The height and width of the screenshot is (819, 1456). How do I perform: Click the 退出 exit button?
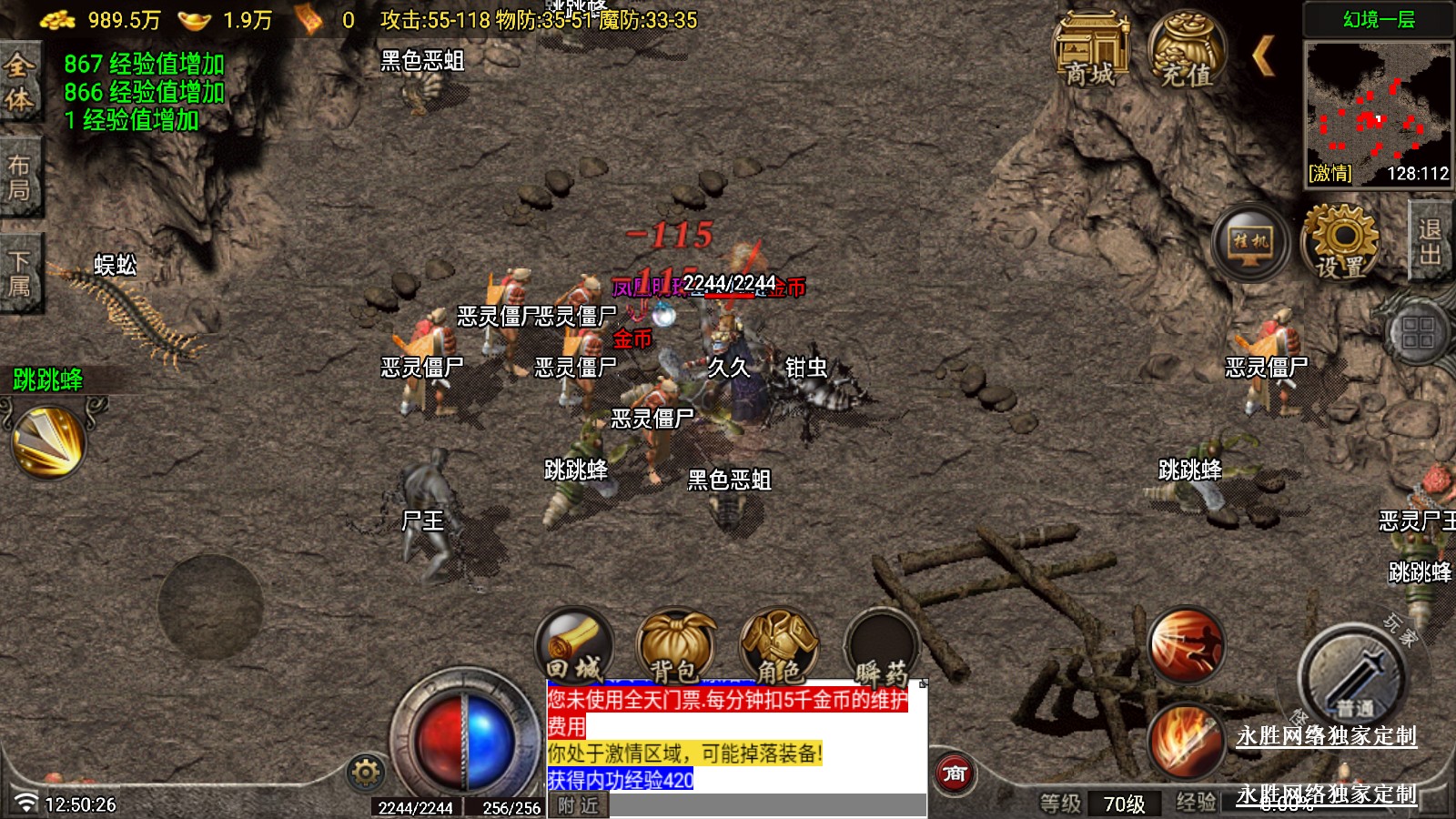1430,241
